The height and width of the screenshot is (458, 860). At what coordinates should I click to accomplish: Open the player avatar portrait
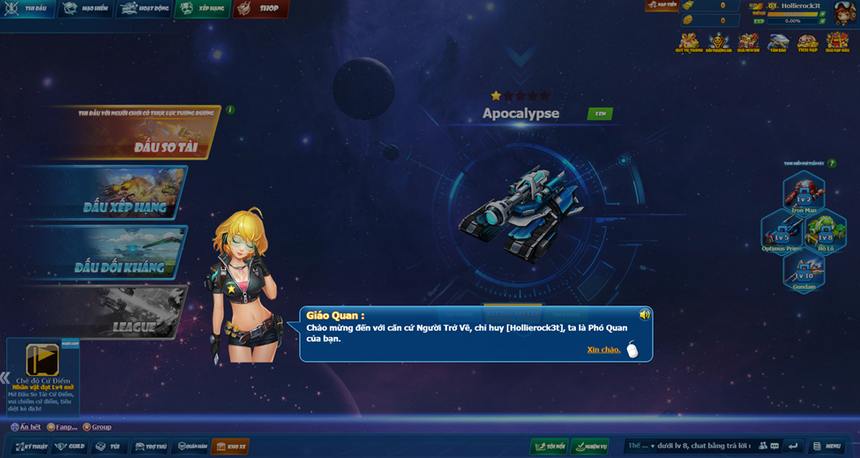pos(842,13)
